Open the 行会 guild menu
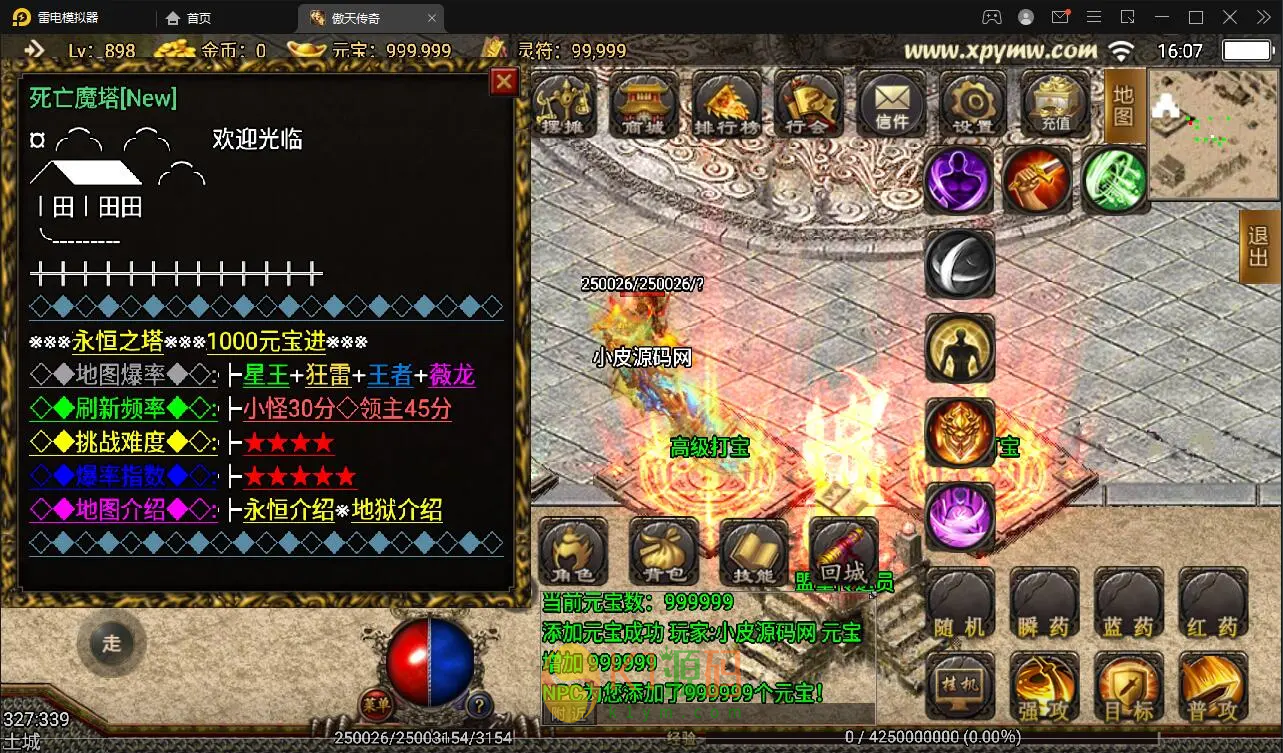The width and height of the screenshot is (1283, 753). click(x=808, y=104)
